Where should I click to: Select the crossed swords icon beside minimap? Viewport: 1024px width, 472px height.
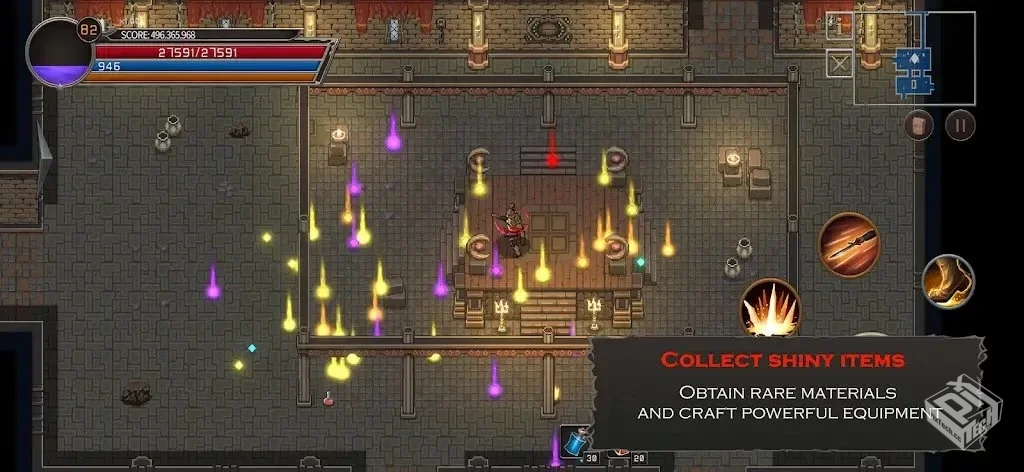click(840, 63)
